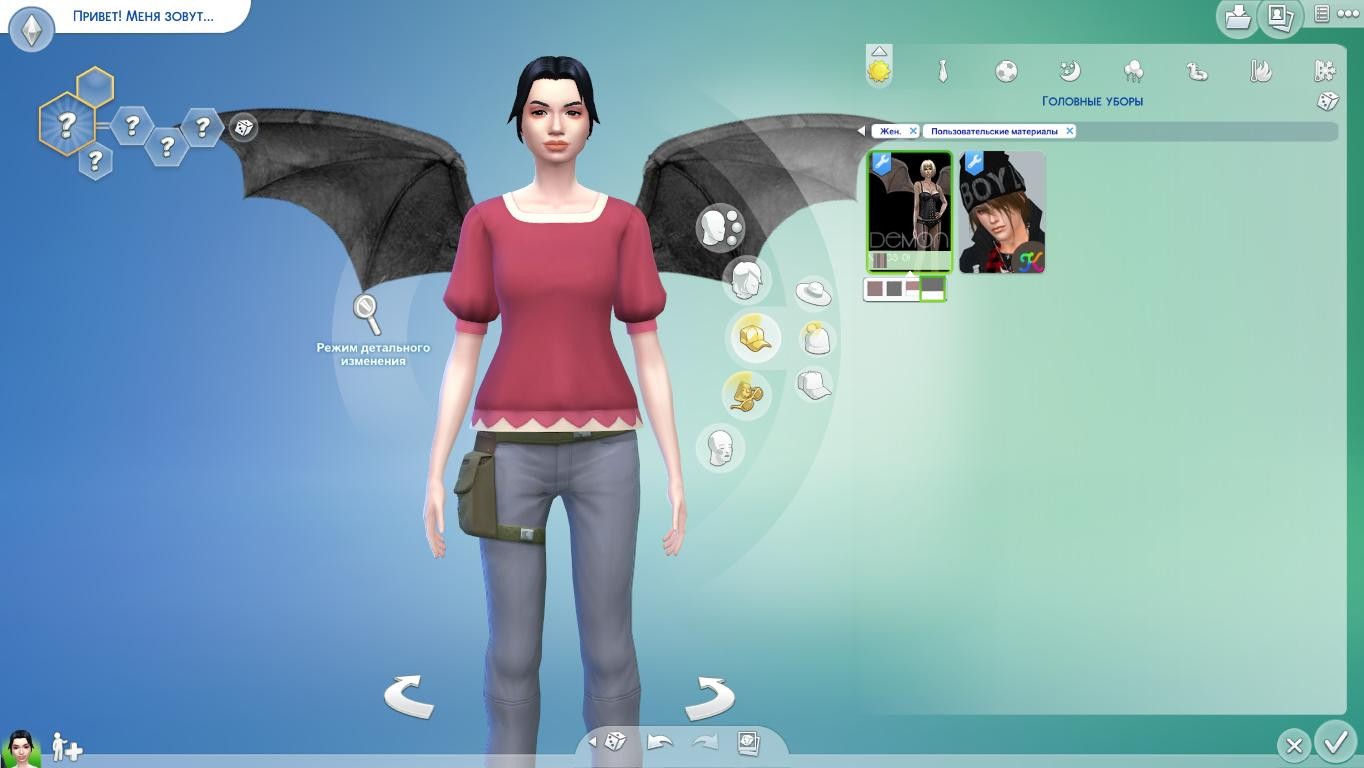1364x768 pixels.
Task: Cancel with the X button
Action: point(1293,745)
